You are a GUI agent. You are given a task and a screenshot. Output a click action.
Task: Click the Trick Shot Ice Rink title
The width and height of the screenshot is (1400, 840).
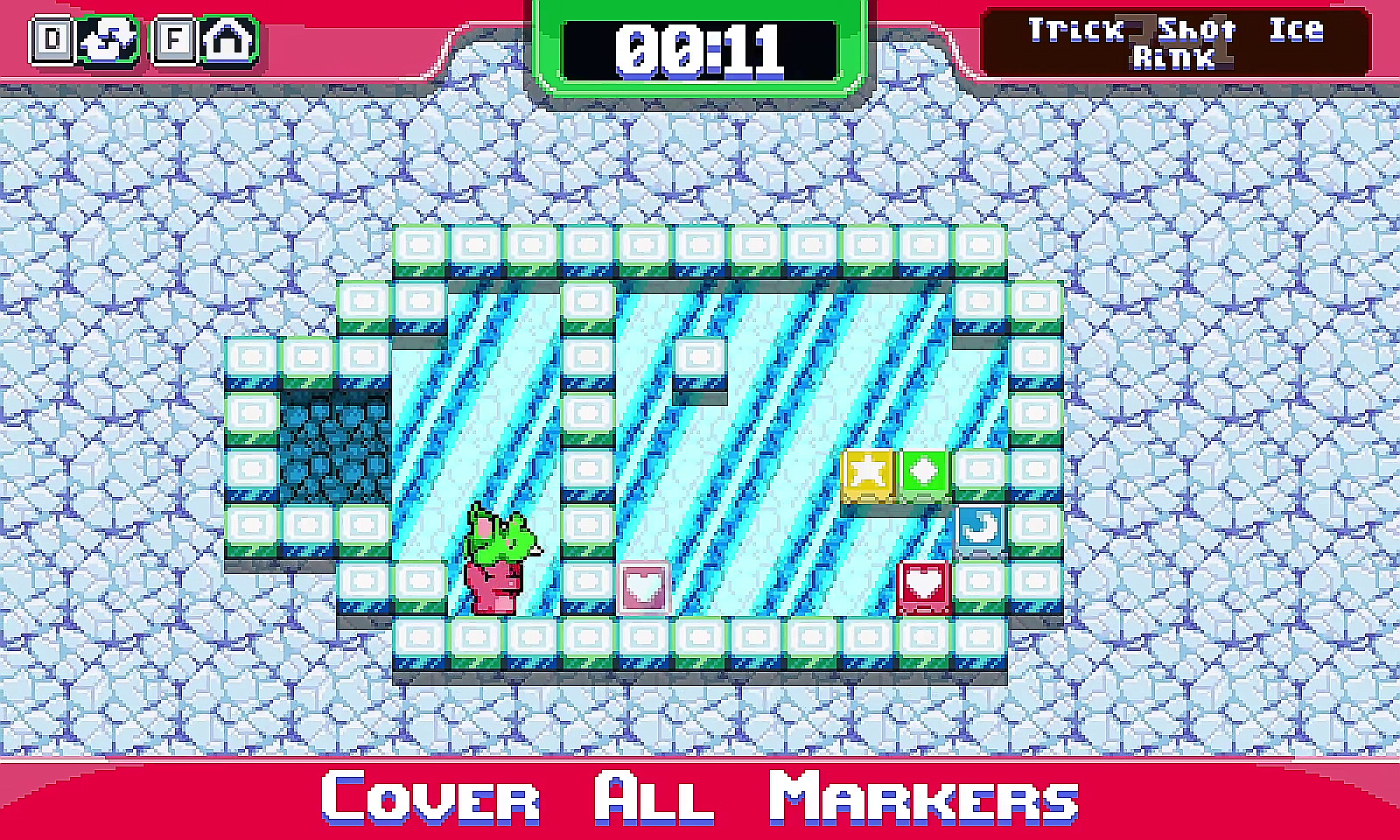click(x=1177, y=42)
